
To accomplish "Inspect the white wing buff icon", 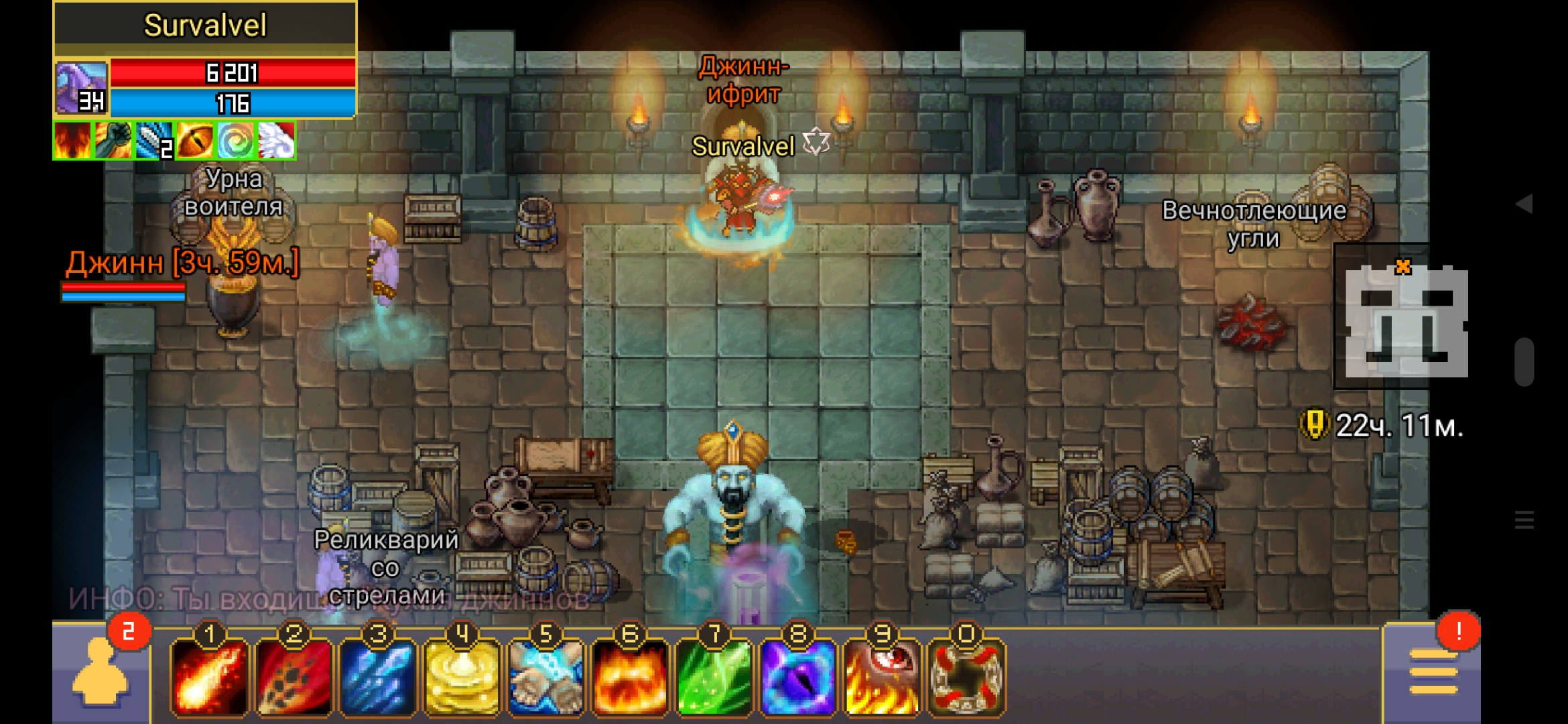I will tap(276, 141).
